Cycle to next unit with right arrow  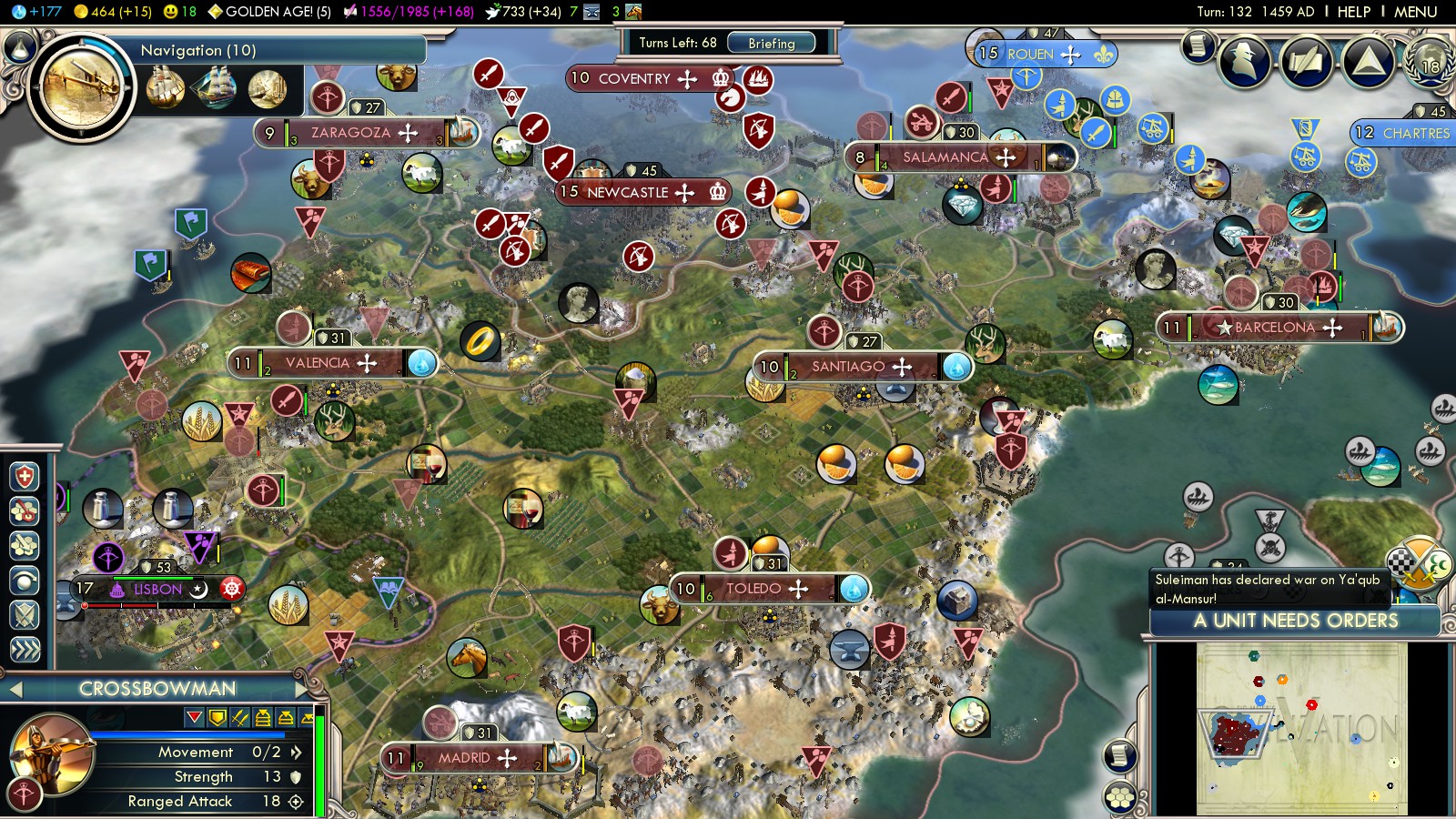(303, 689)
